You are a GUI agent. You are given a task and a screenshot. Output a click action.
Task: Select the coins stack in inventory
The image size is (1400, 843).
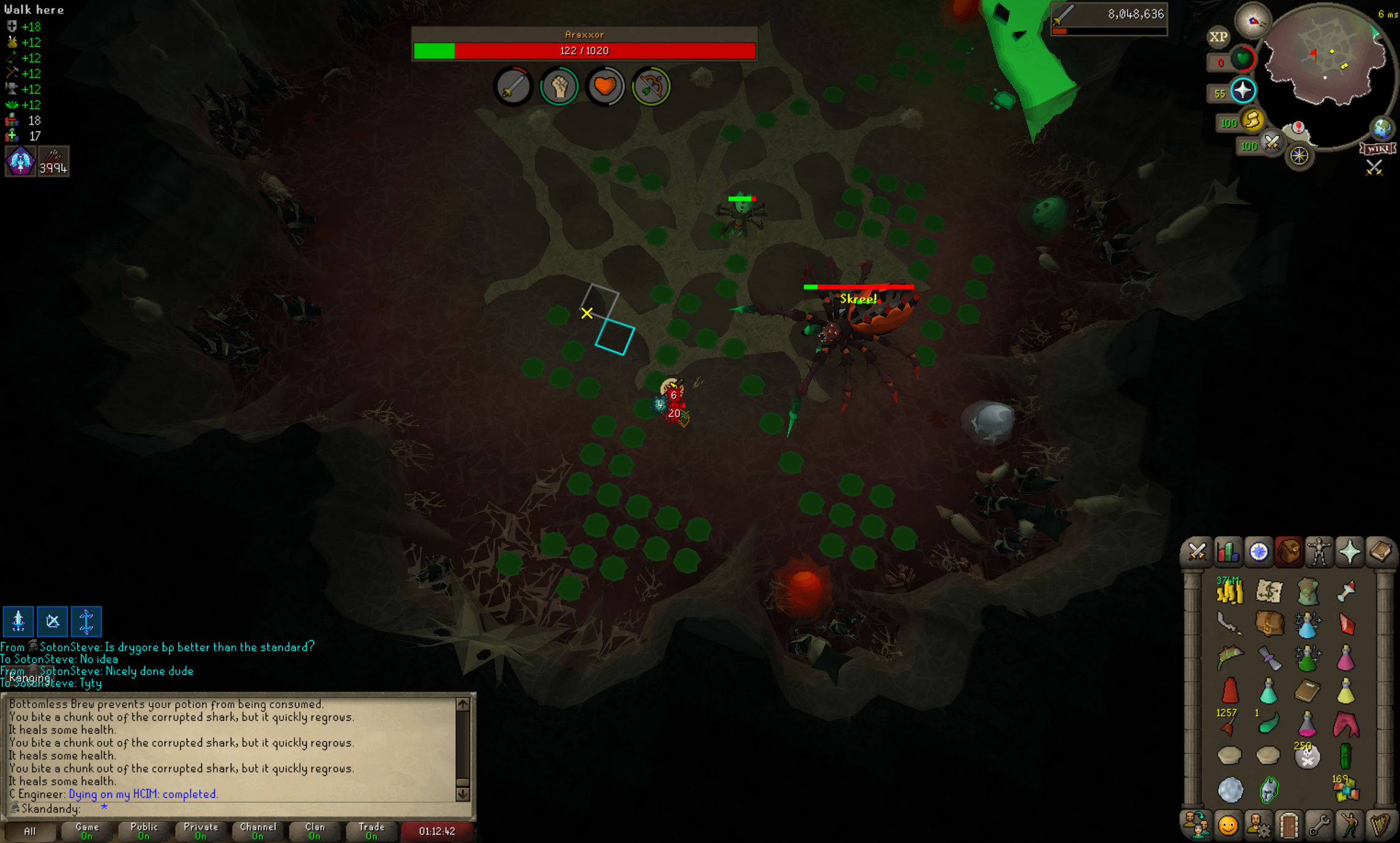1229,591
